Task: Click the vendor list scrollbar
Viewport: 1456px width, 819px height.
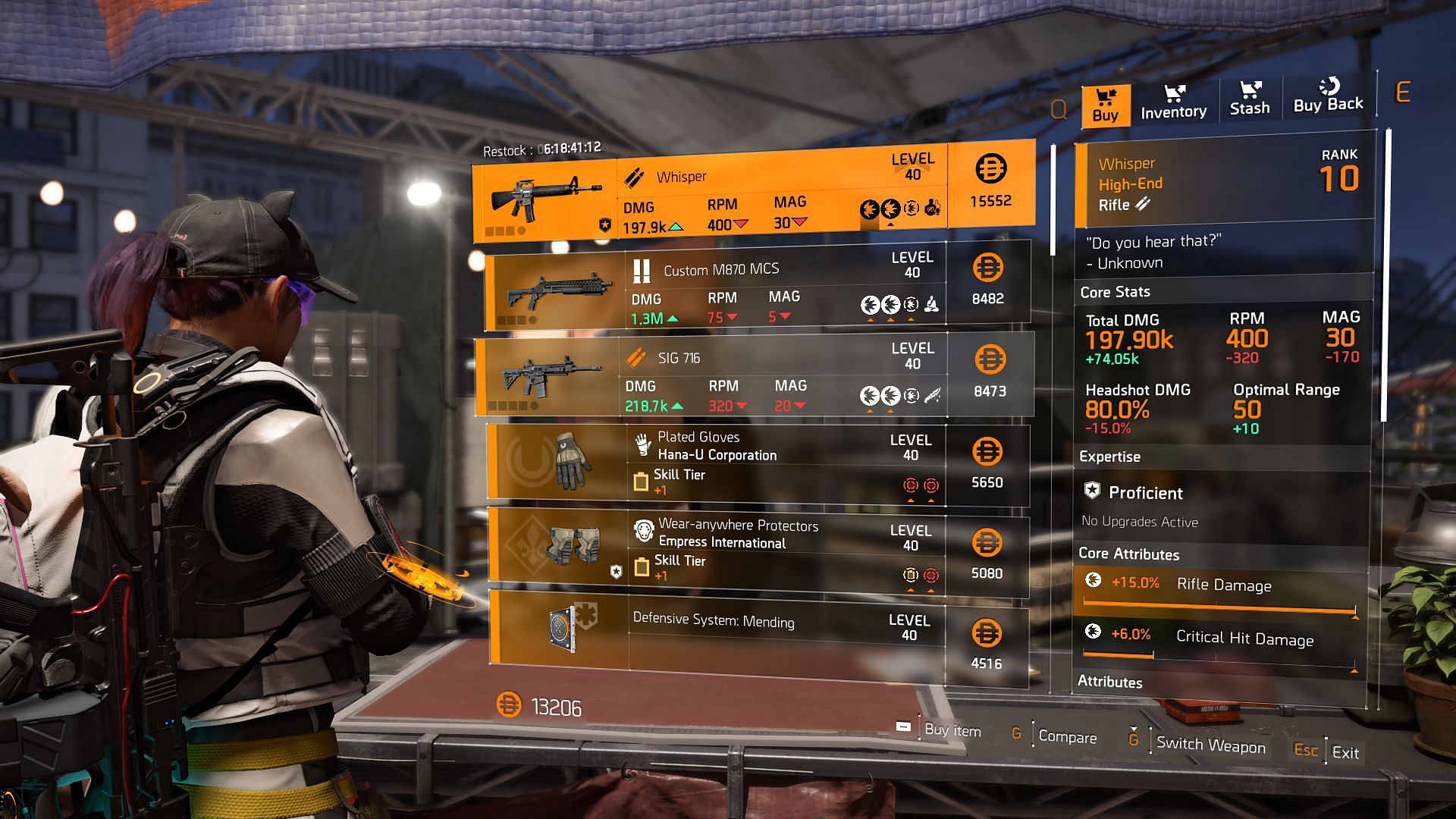Action: [x=1053, y=199]
